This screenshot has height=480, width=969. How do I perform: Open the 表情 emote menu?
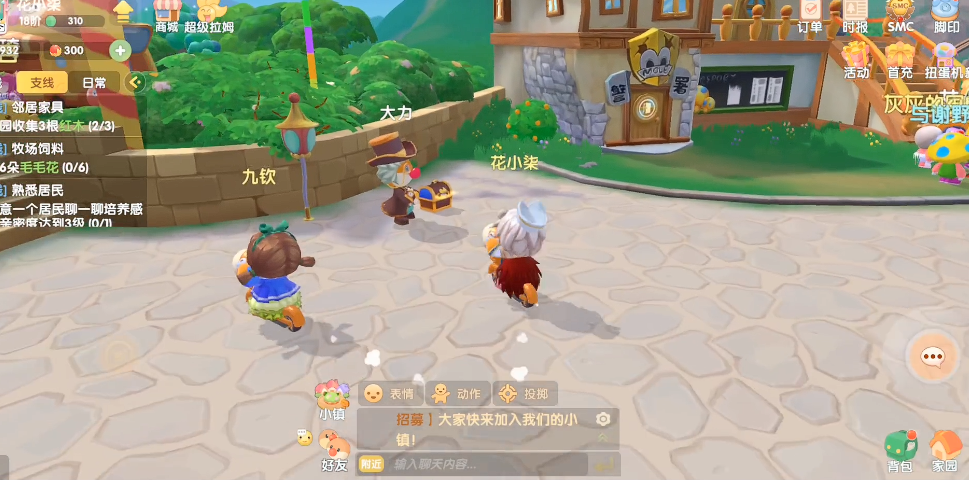pyautogui.click(x=389, y=394)
